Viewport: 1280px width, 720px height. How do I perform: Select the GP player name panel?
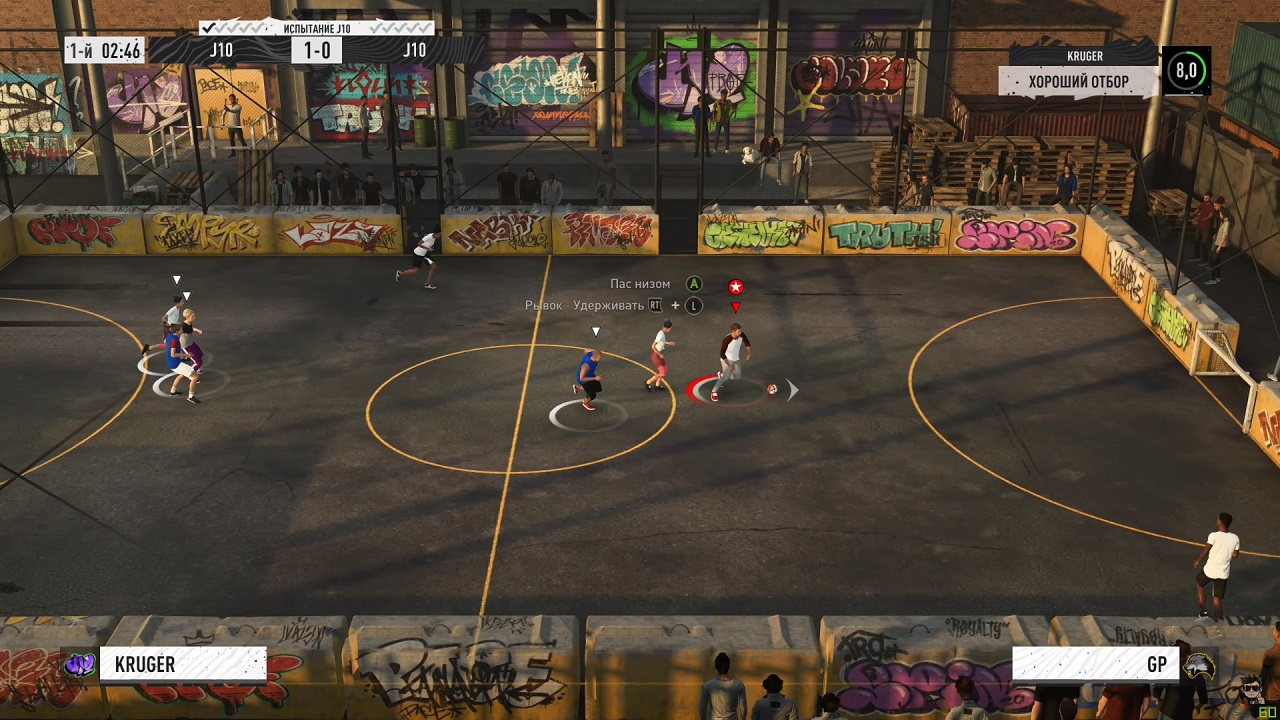tap(1095, 664)
